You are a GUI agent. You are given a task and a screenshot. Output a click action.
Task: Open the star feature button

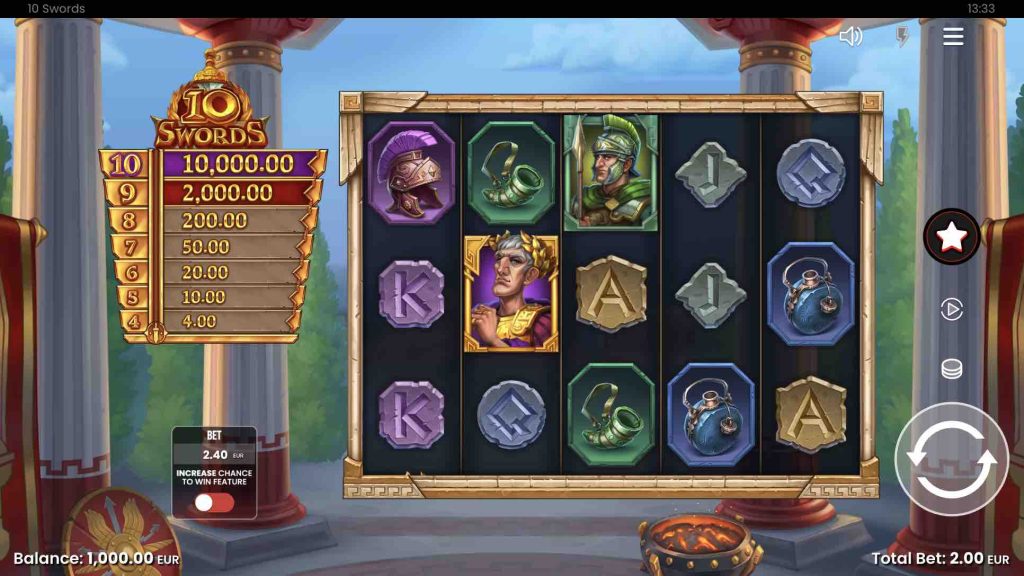951,237
